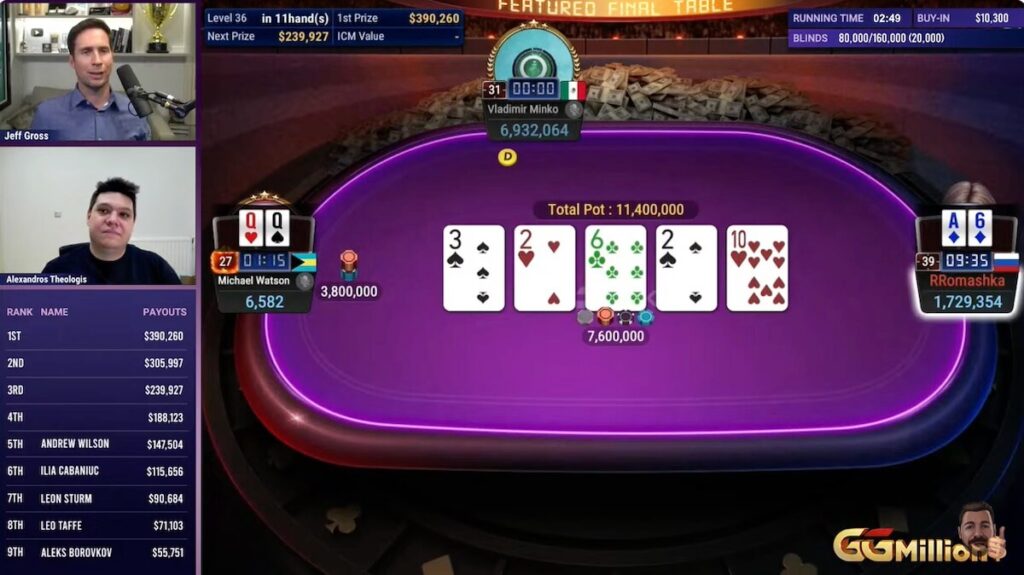This screenshot has width=1024, height=575.
Task: Select the 10 of hearts board card
Action: (x=757, y=268)
